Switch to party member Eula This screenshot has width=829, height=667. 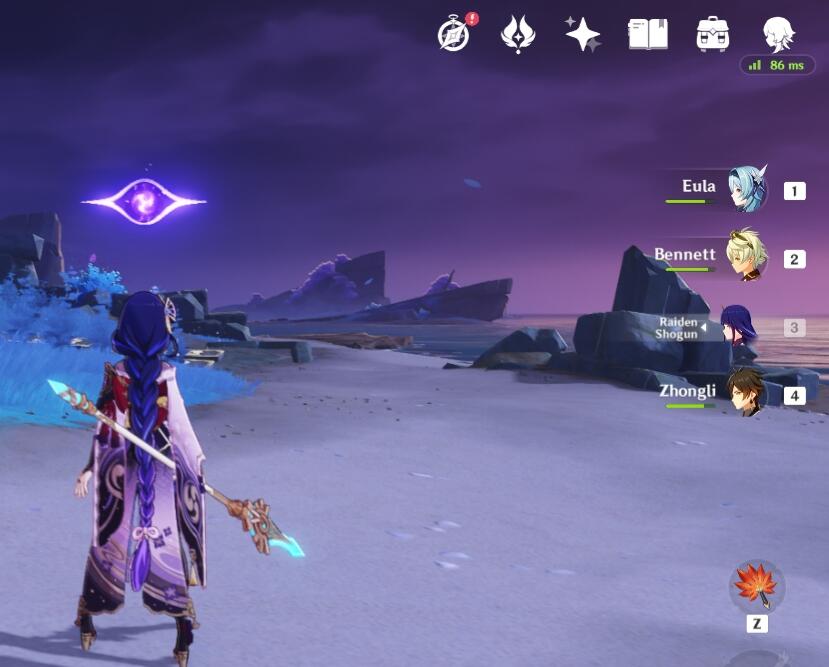[x=746, y=190]
